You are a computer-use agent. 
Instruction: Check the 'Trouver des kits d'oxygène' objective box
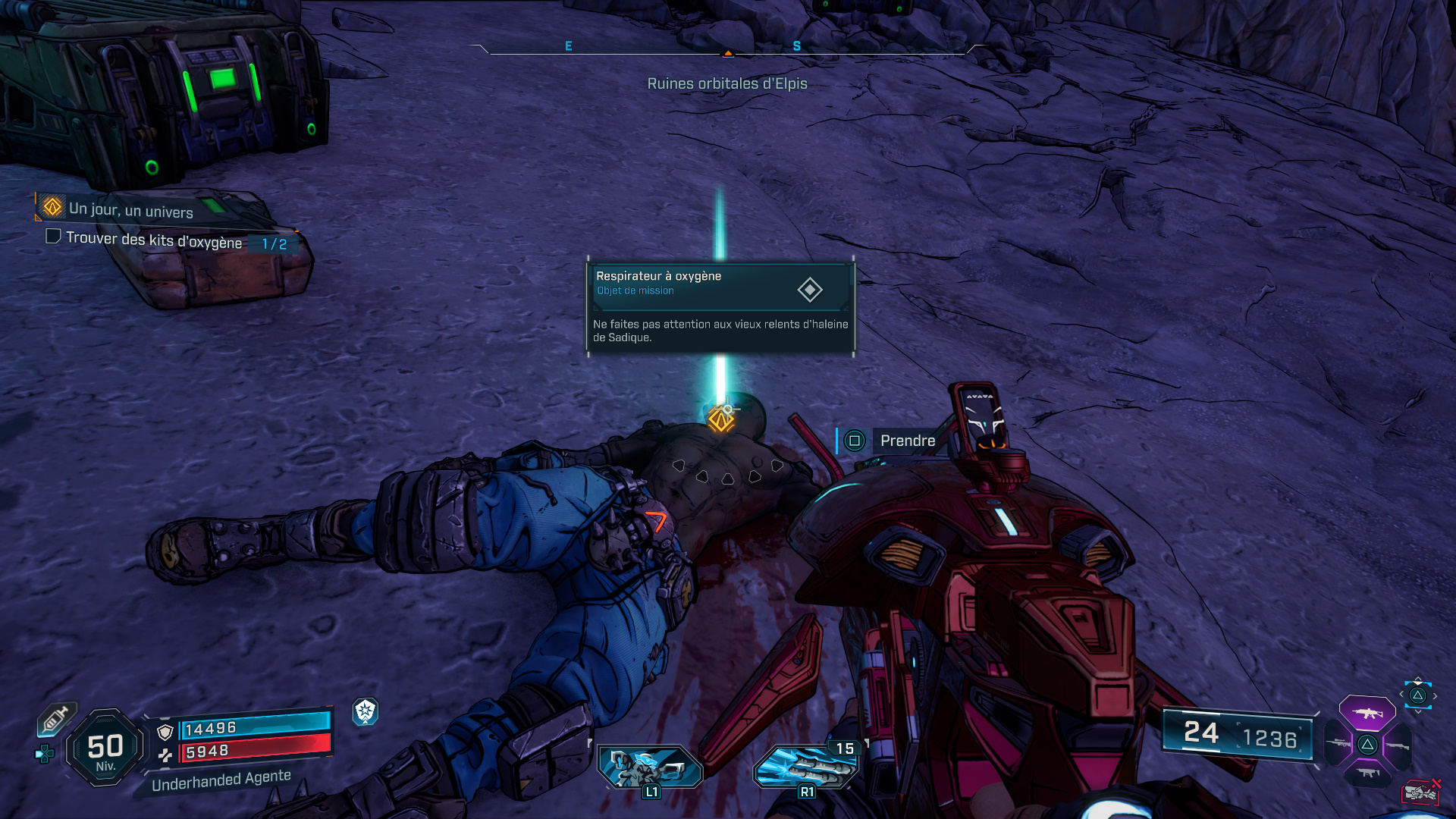pyautogui.click(x=53, y=237)
